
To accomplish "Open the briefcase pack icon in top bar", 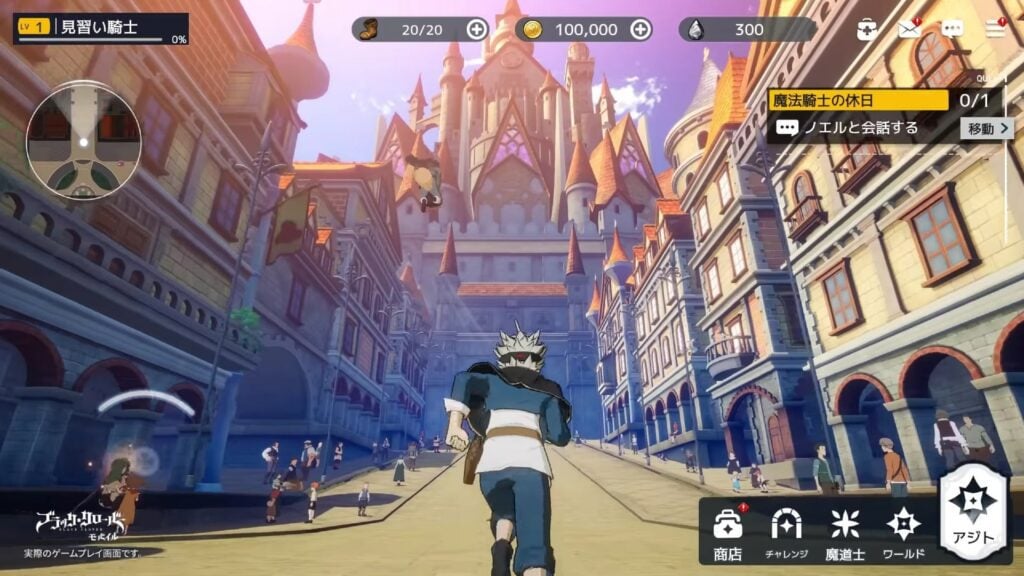I will pos(867,29).
